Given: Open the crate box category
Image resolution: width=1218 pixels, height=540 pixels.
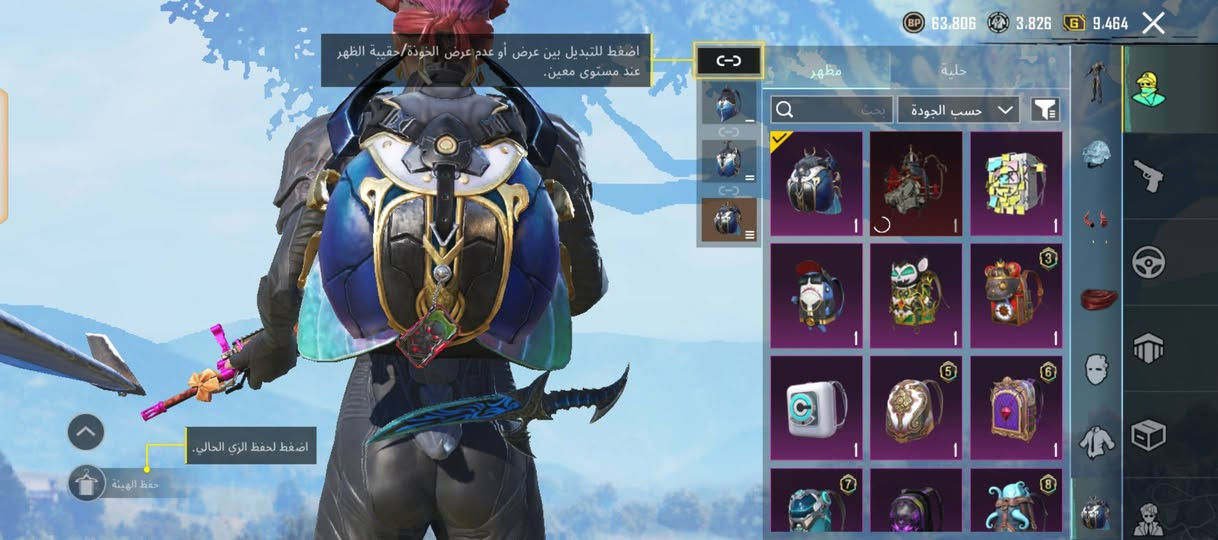Looking at the screenshot, I should coord(1147,435).
